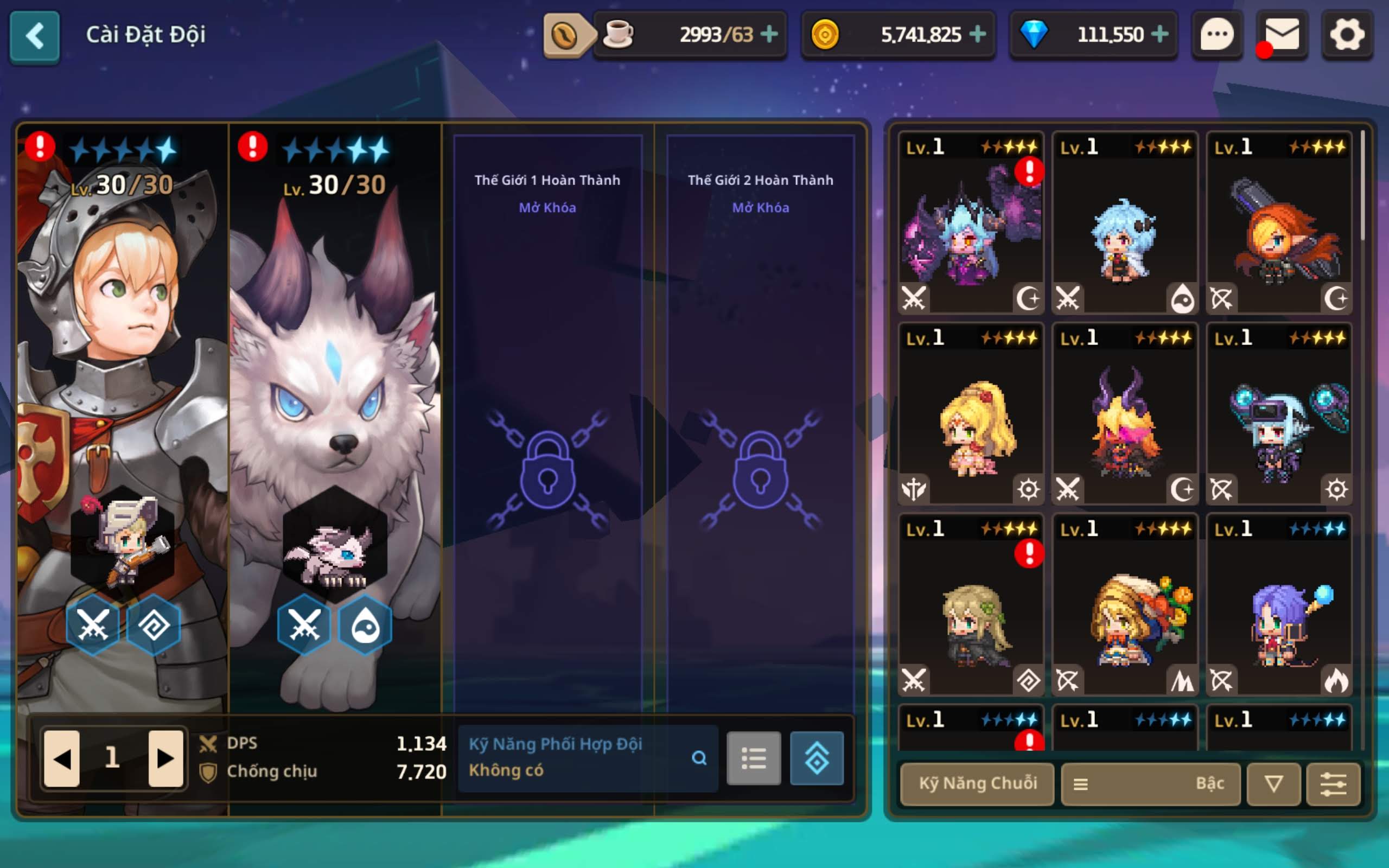Screen dimensions: 1389x868
Task: Select the blonde knight team slot
Action: tap(122, 402)
